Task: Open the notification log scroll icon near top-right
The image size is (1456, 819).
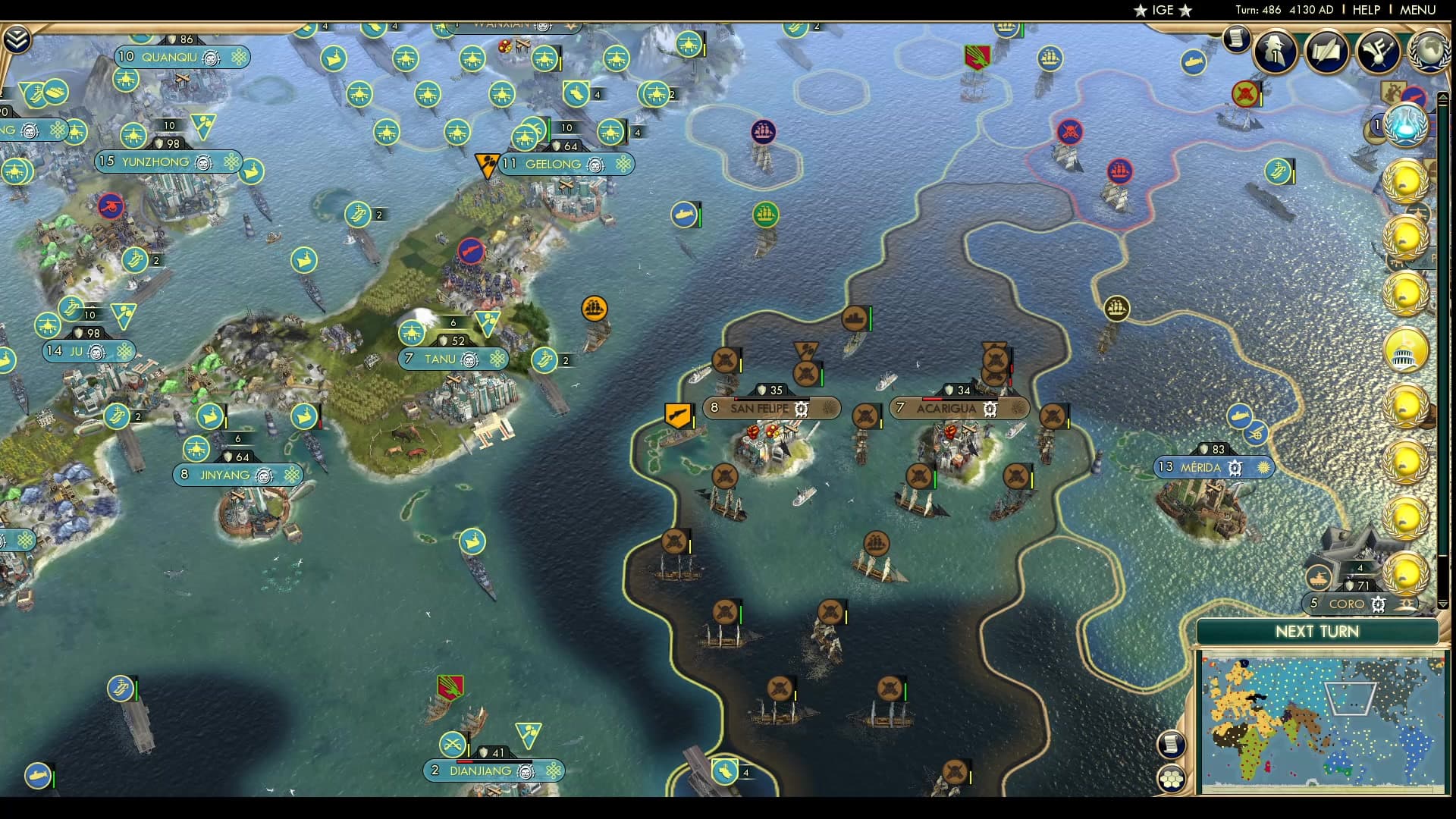Action: (x=1235, y=41)
